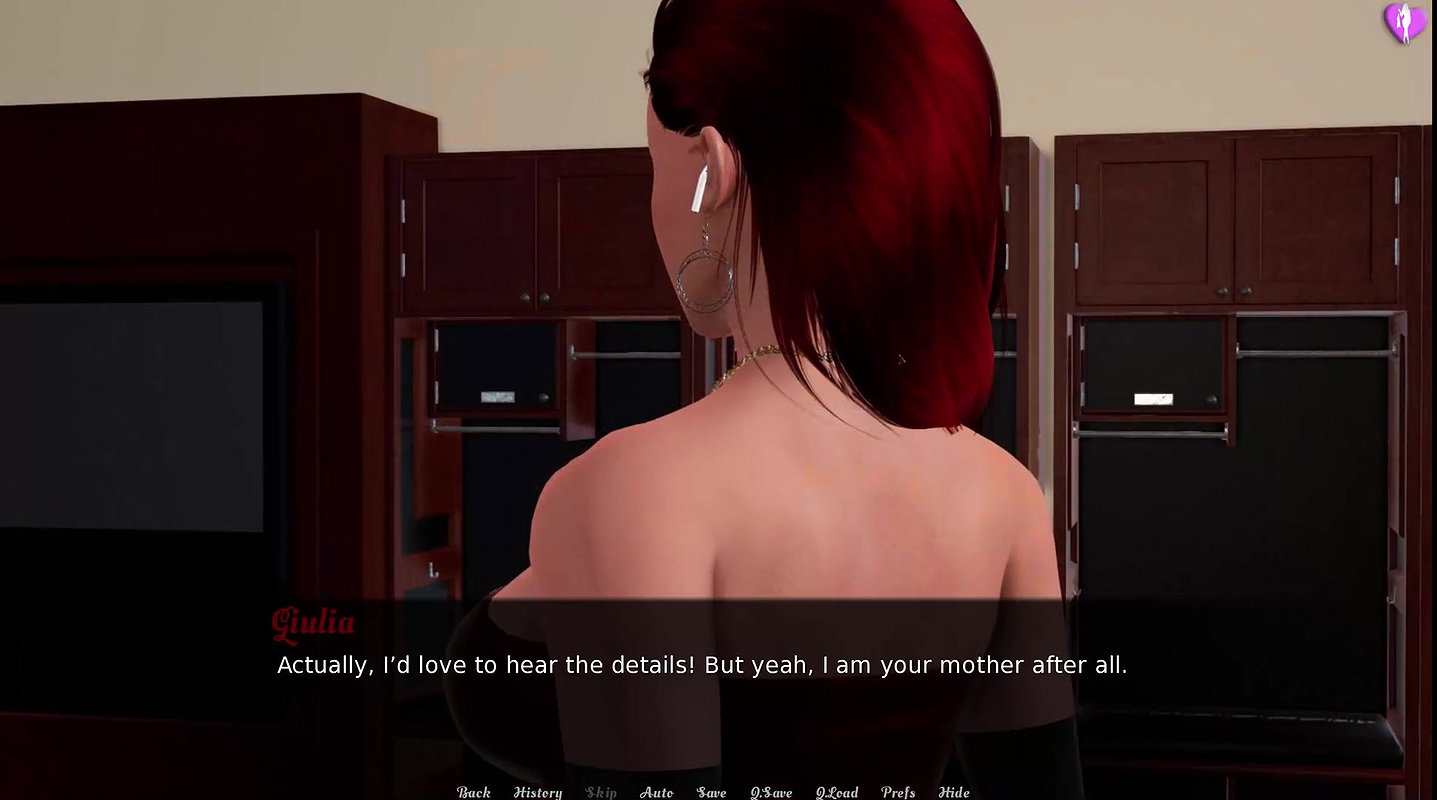Hide the dialogue interface

[956, 791]
